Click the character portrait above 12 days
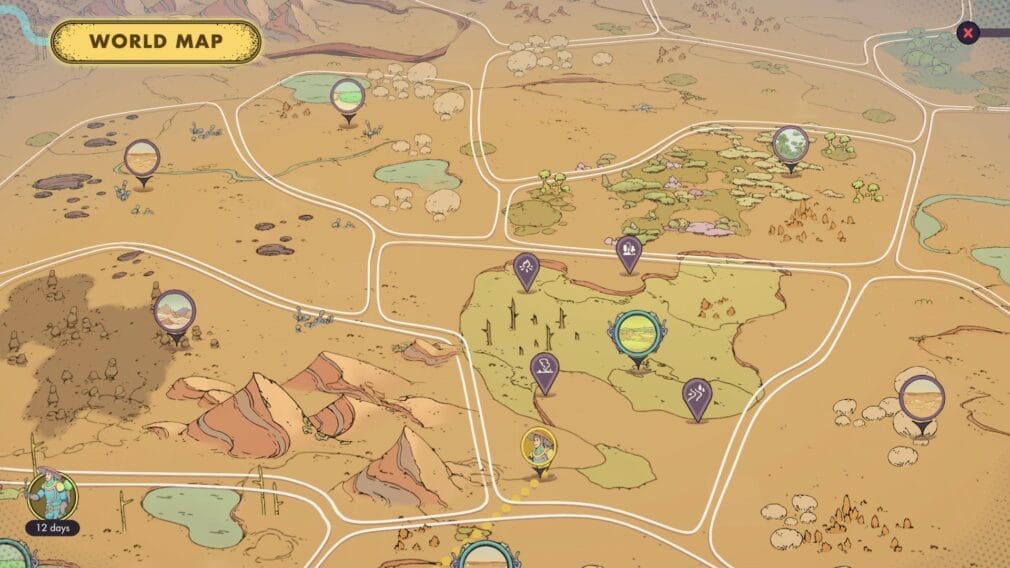This screenshot has height=568, width=1010. pos(46,493)
